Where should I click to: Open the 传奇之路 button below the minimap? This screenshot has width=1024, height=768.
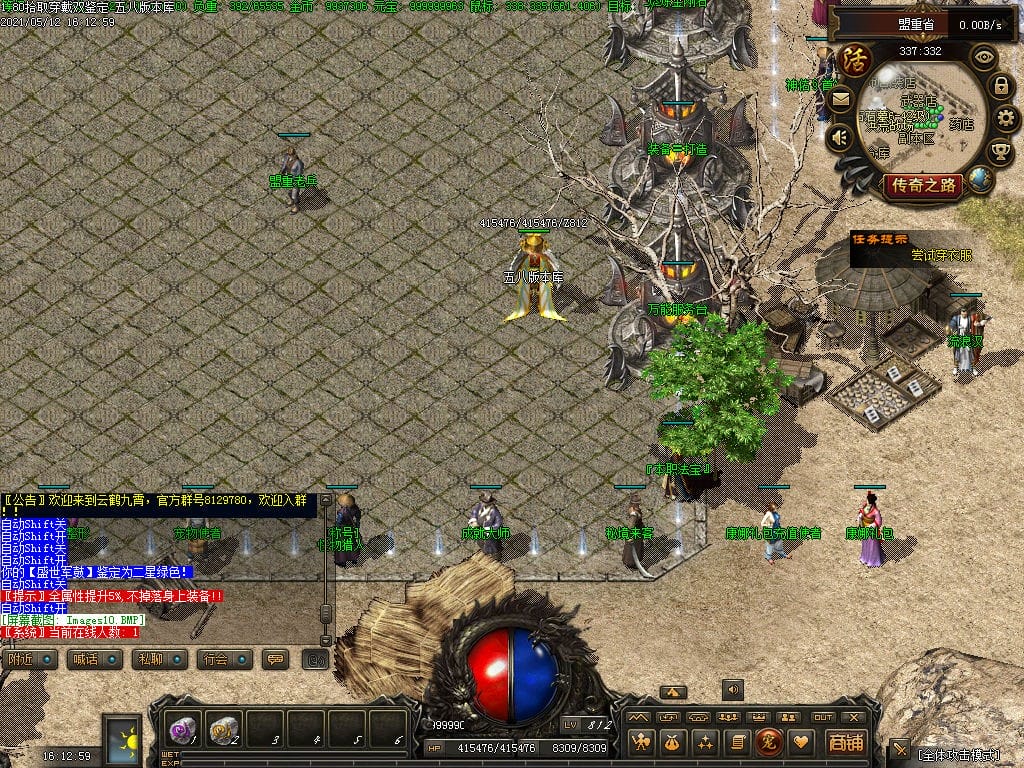pos(923,185)
